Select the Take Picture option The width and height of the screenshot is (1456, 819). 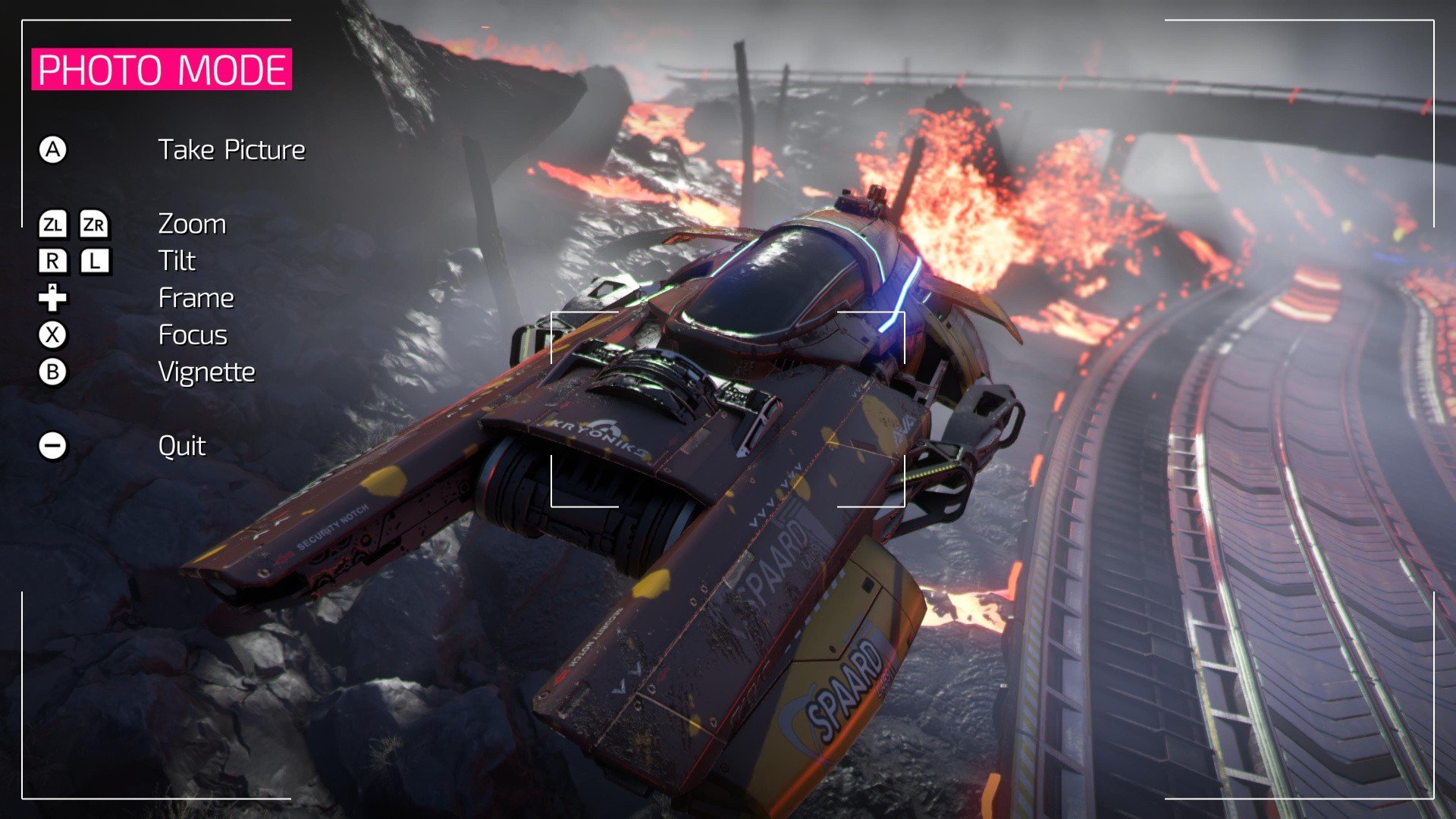tap(231, 150)
